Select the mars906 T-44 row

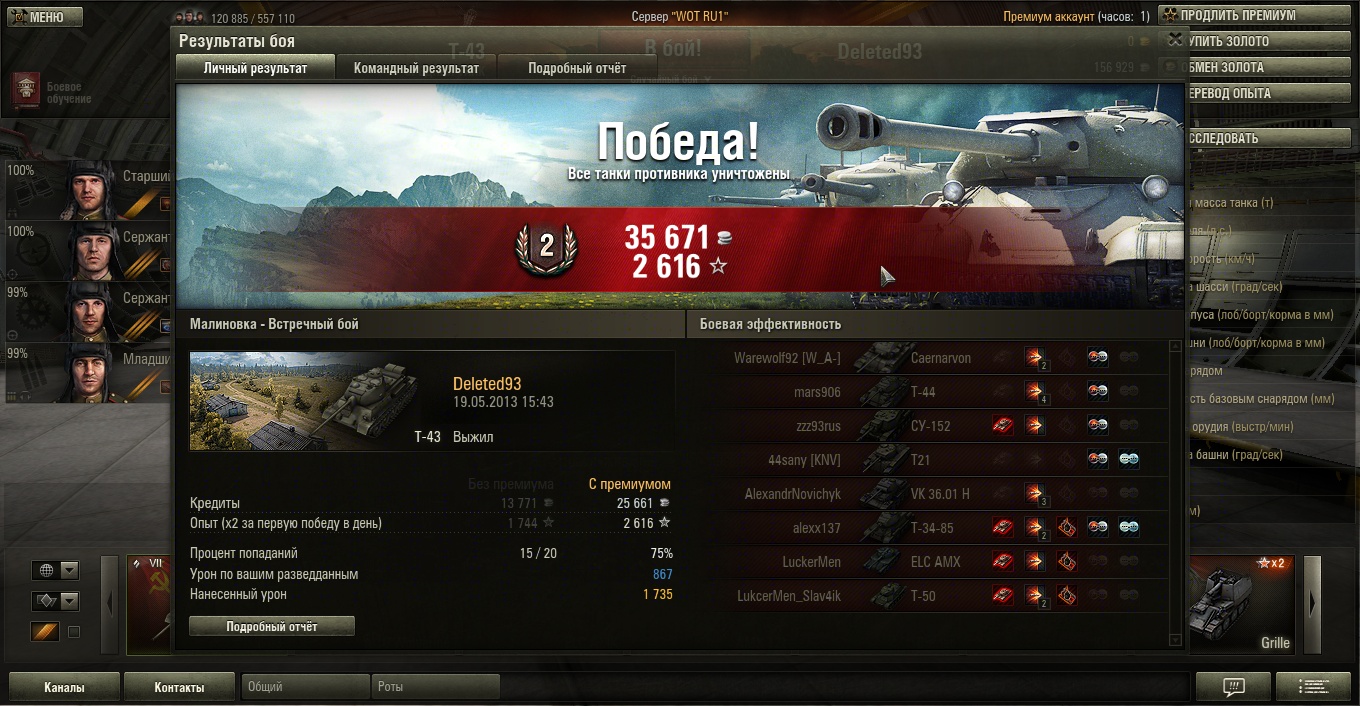pyautogui.click(x=940, y=392)
